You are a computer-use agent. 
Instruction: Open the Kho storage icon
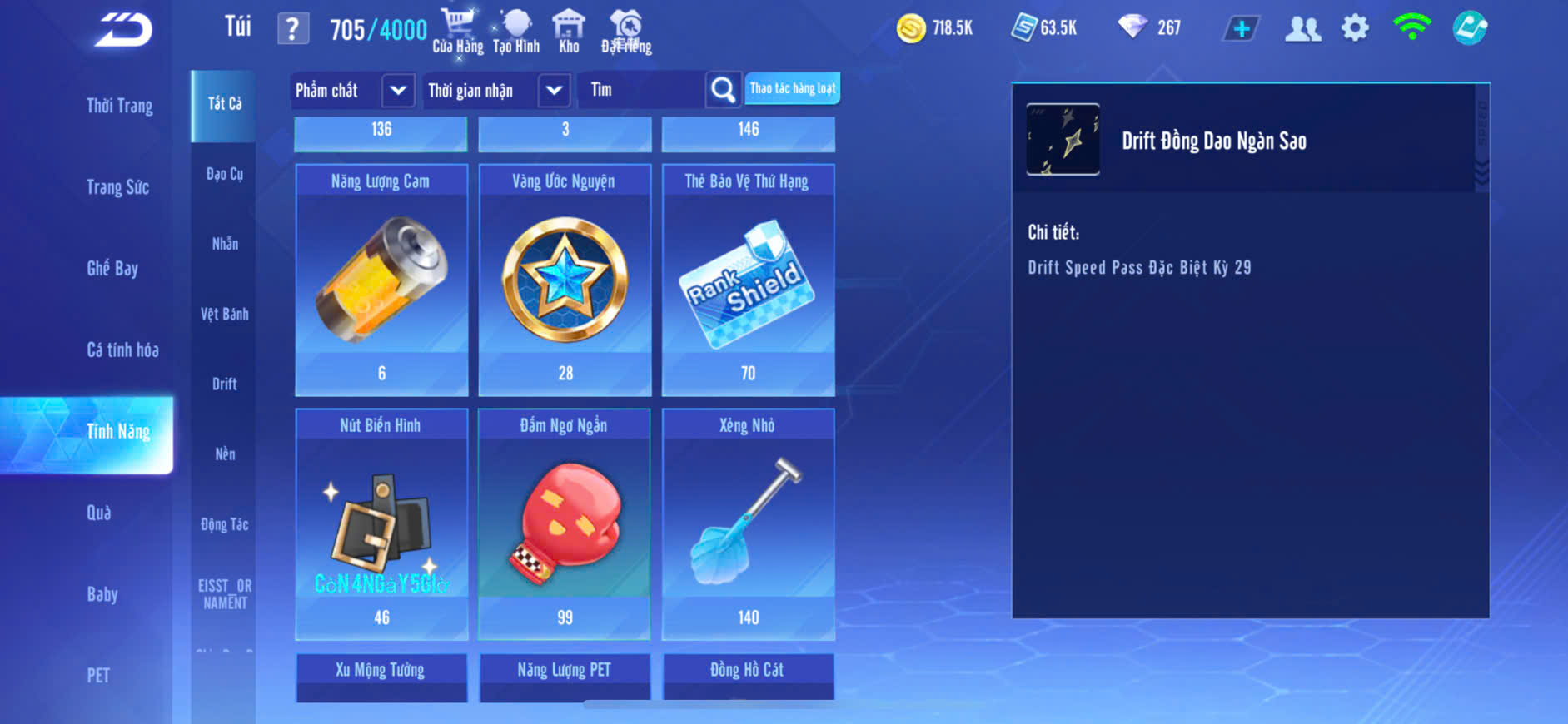[x=569, y=31]
